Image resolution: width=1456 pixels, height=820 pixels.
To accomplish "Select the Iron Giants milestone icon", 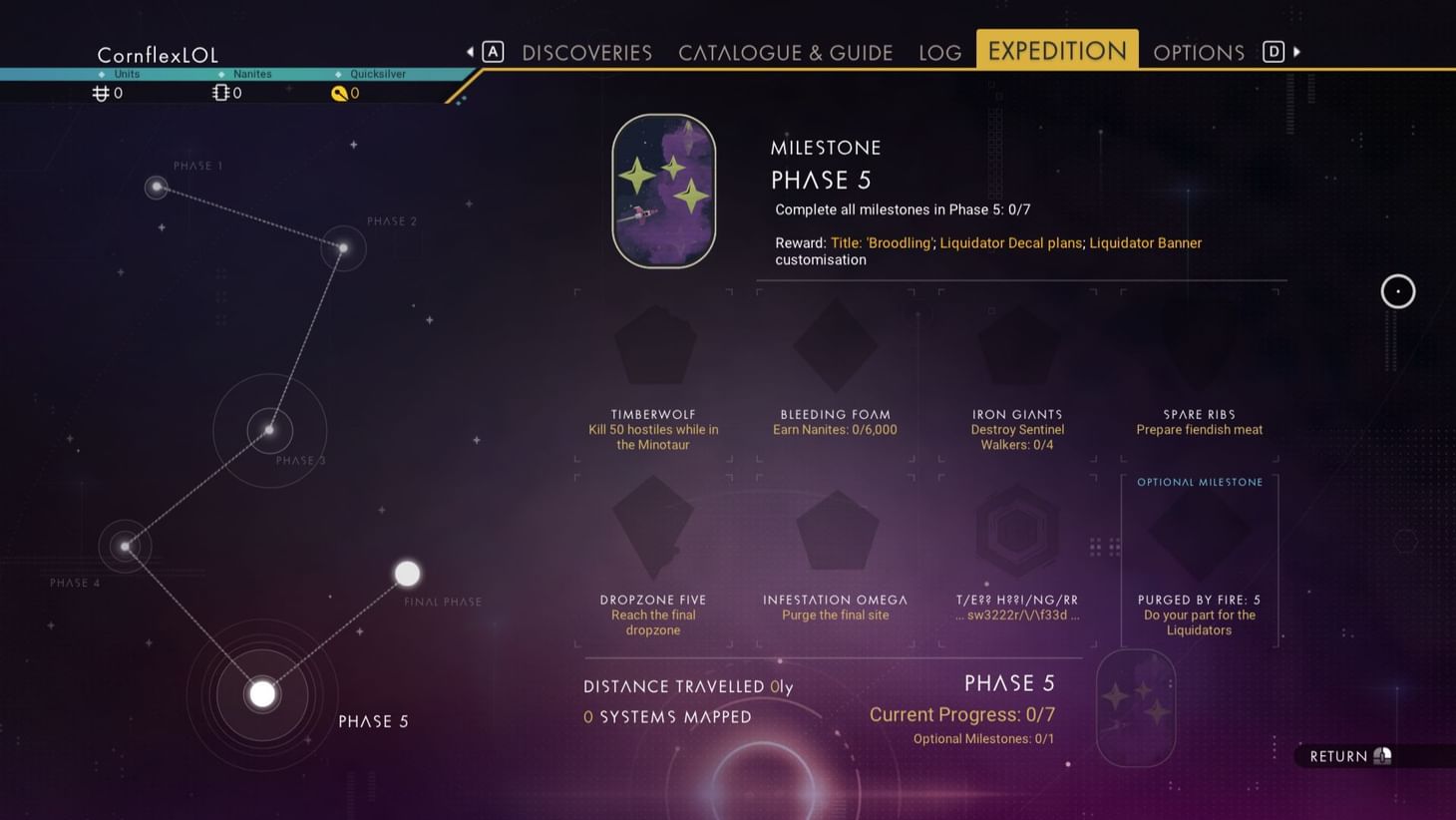I will (x=1017, y=344).
